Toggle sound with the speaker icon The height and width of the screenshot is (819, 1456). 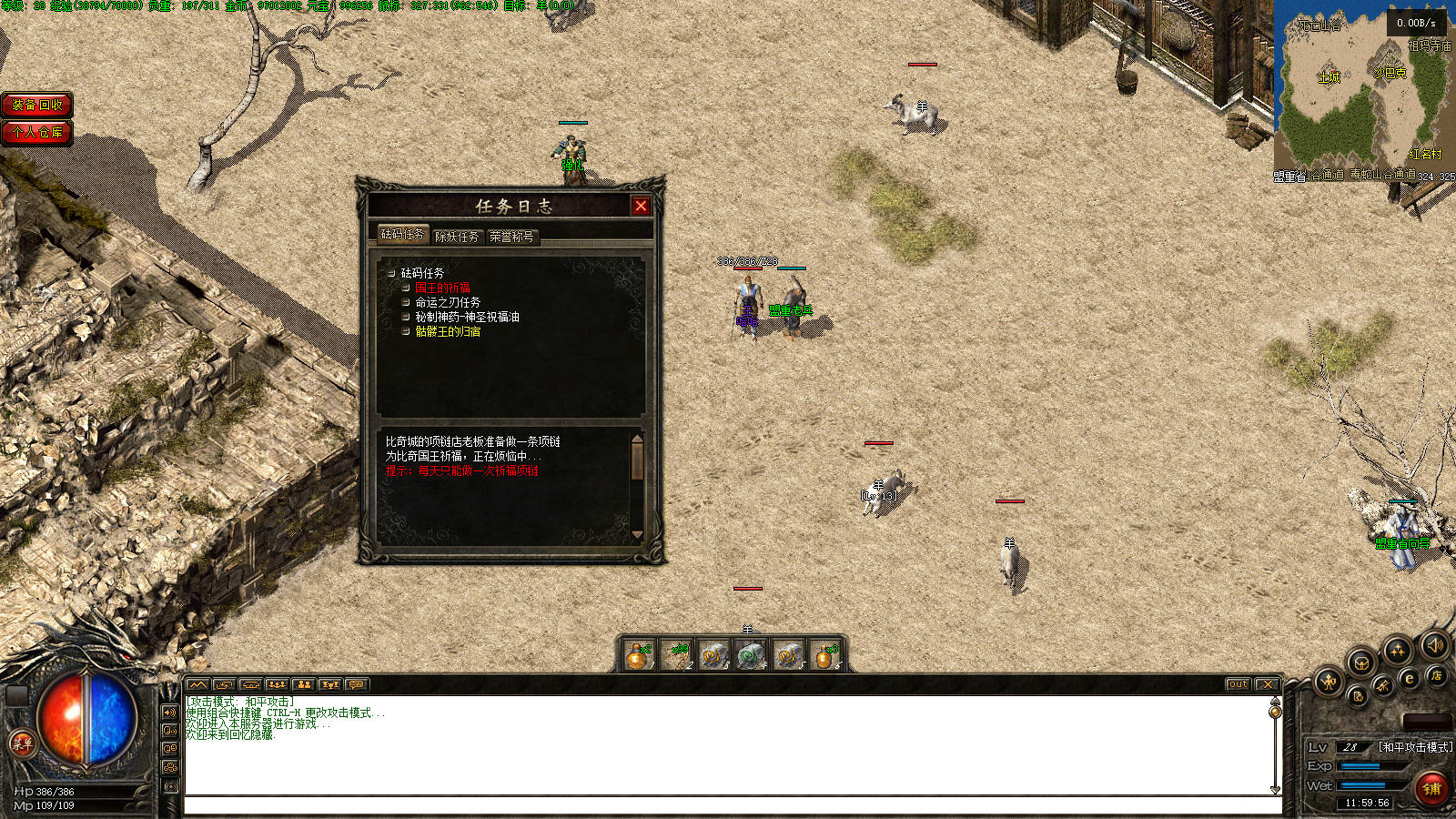pyautogui.click(x=1434, y=645)
